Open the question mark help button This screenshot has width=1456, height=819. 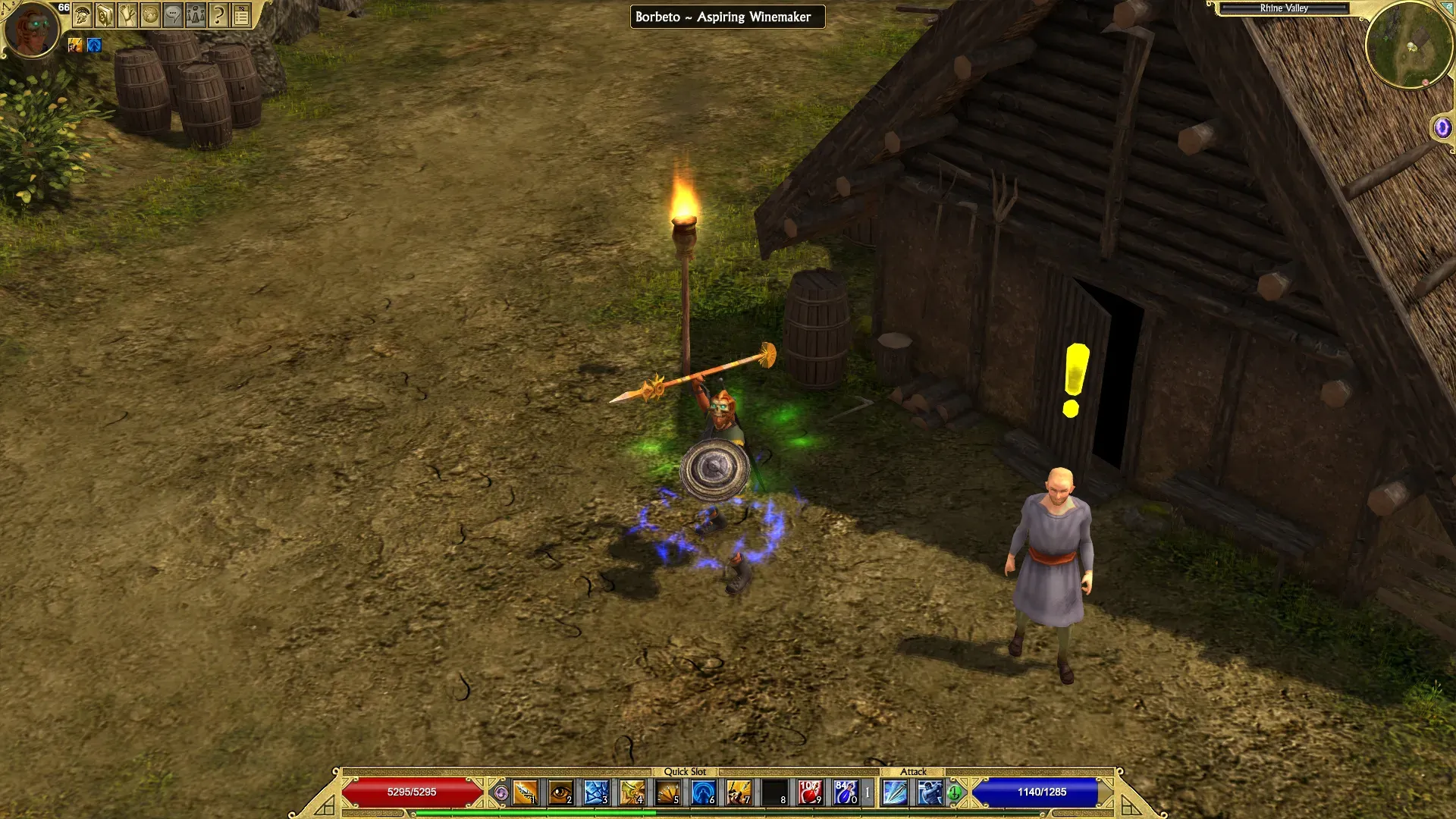click(218, 15)
